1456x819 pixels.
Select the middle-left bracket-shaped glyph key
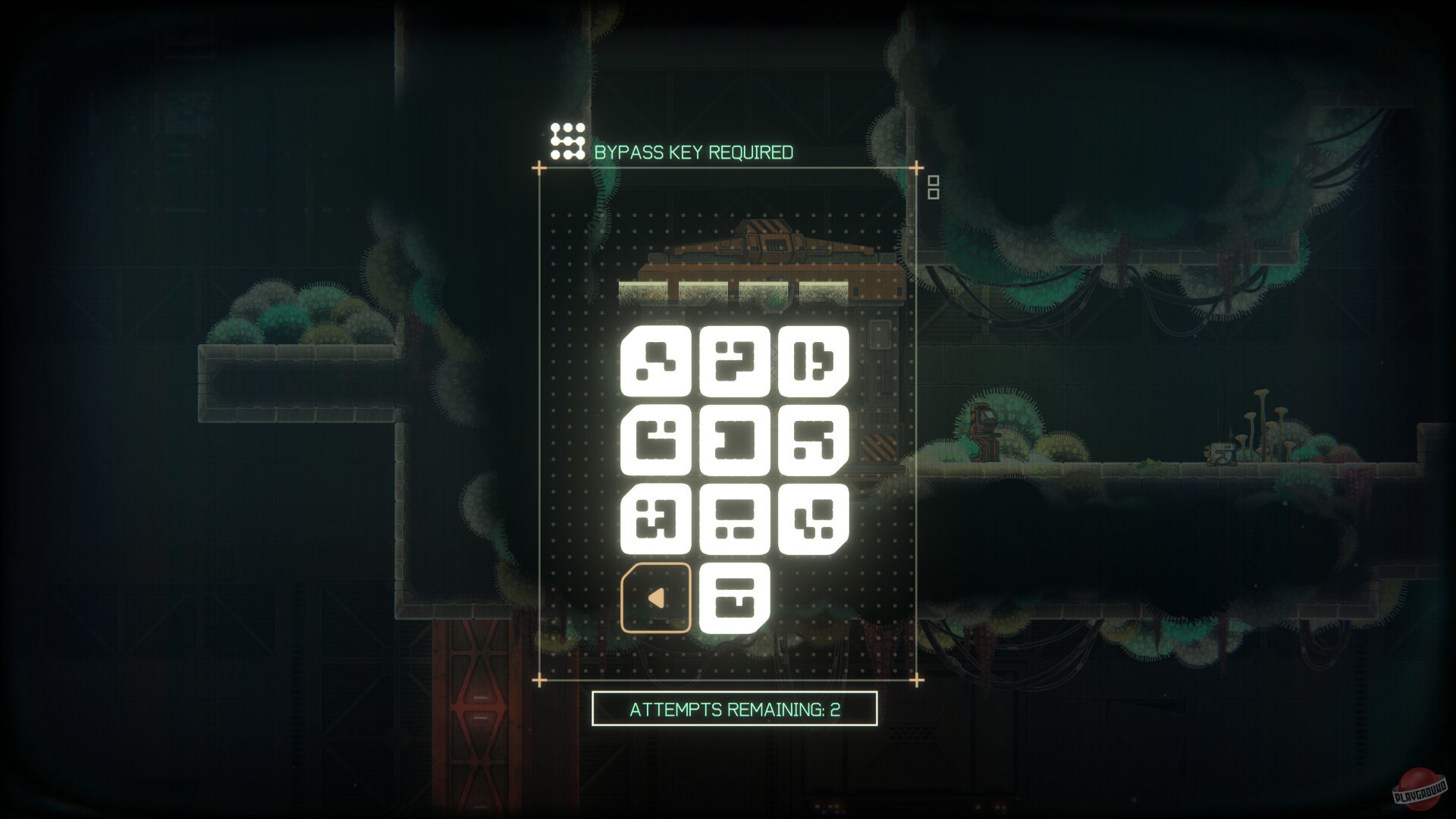656,441
